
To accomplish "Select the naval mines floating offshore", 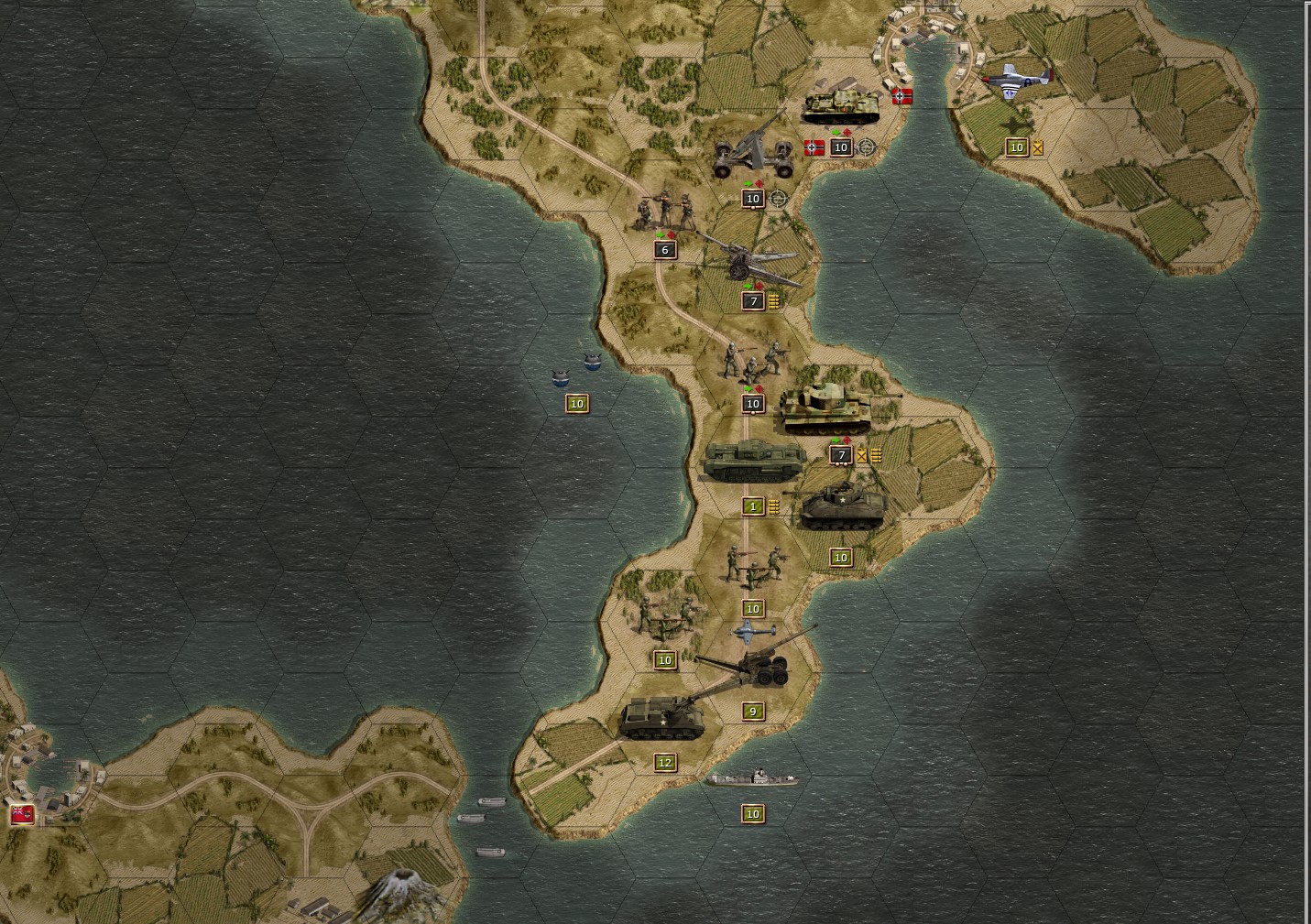I will 575,366.
